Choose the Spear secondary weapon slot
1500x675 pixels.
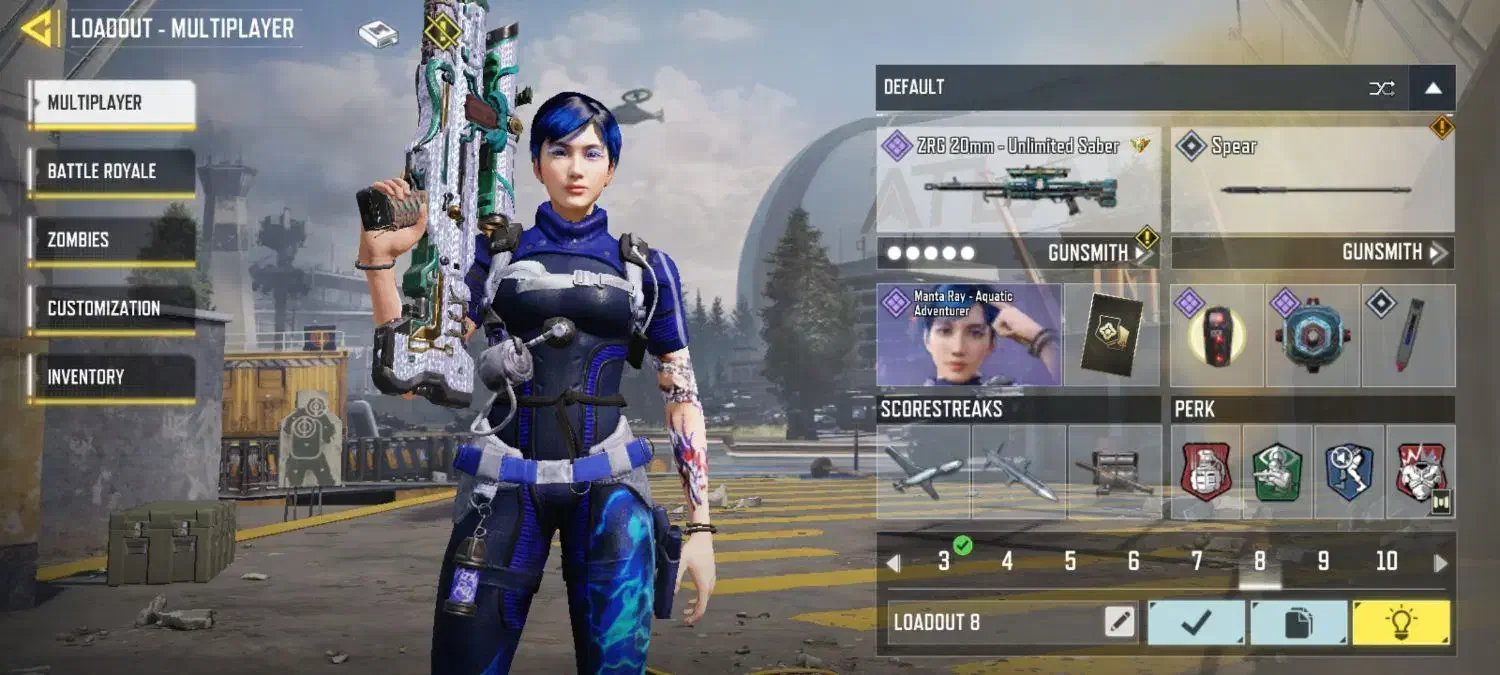pyautogui.click(x=1312, y=180)
